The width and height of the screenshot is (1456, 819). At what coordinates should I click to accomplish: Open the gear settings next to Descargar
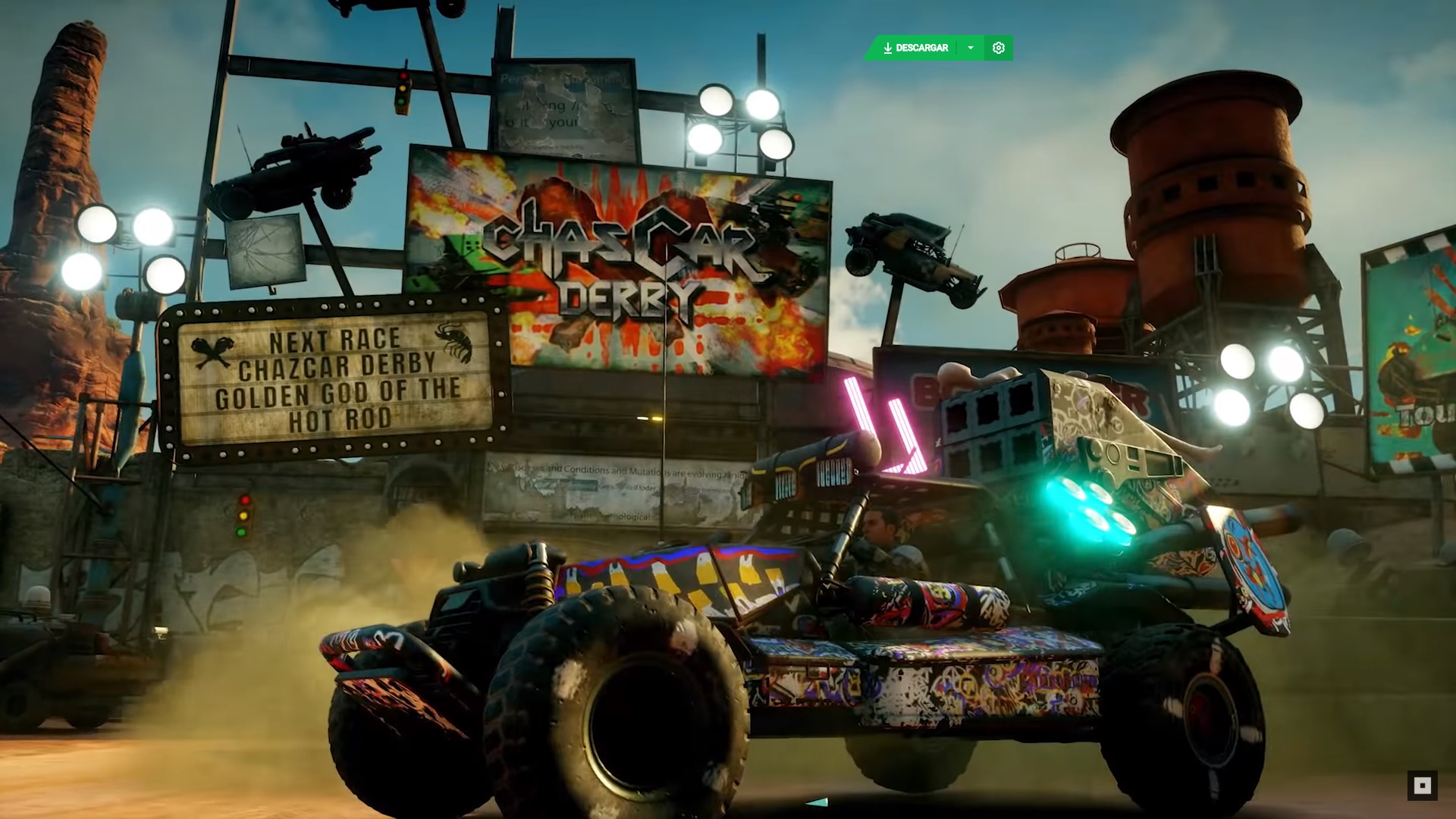pos(999,48)
